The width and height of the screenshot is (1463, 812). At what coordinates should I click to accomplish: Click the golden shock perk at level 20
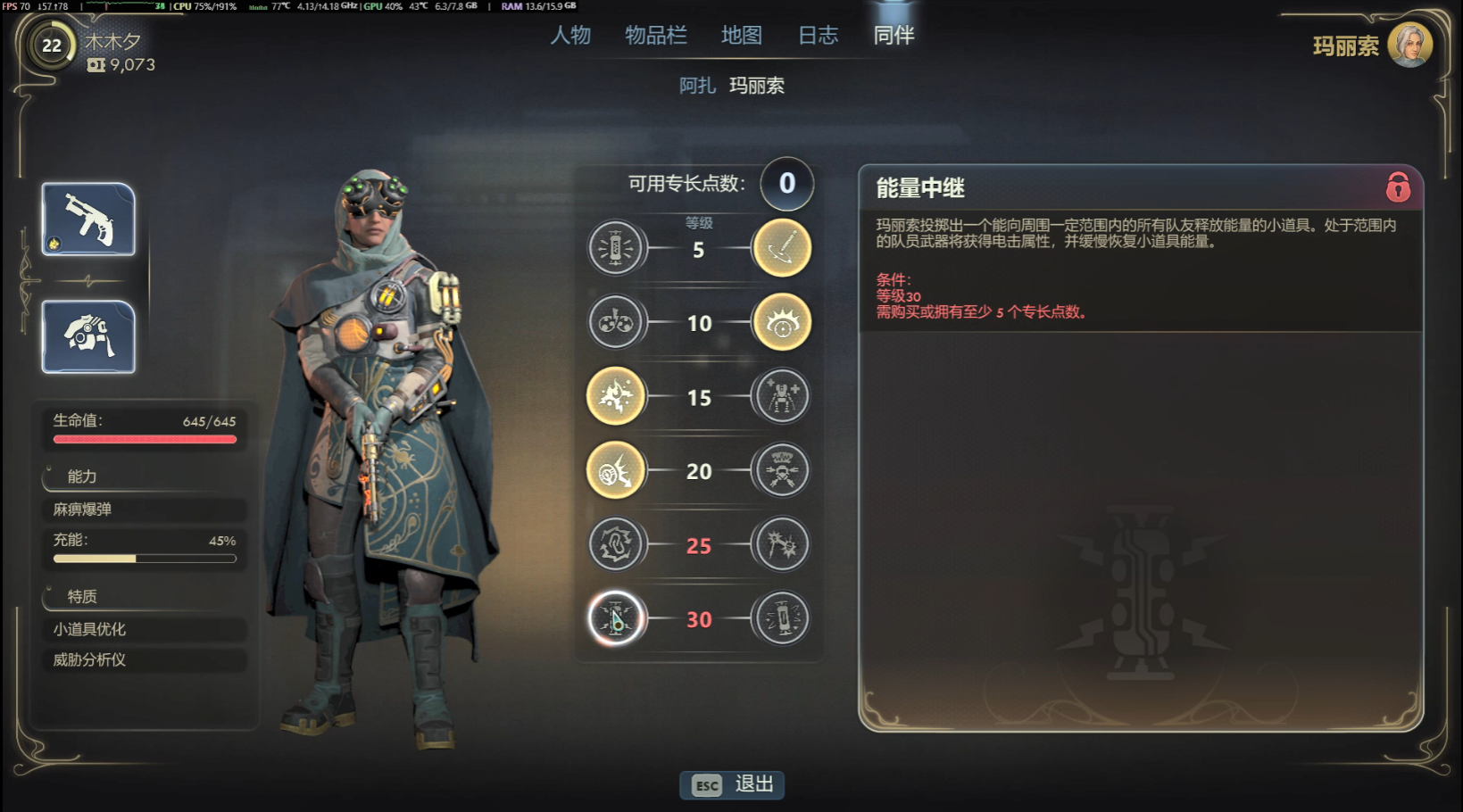coord(617,470)
